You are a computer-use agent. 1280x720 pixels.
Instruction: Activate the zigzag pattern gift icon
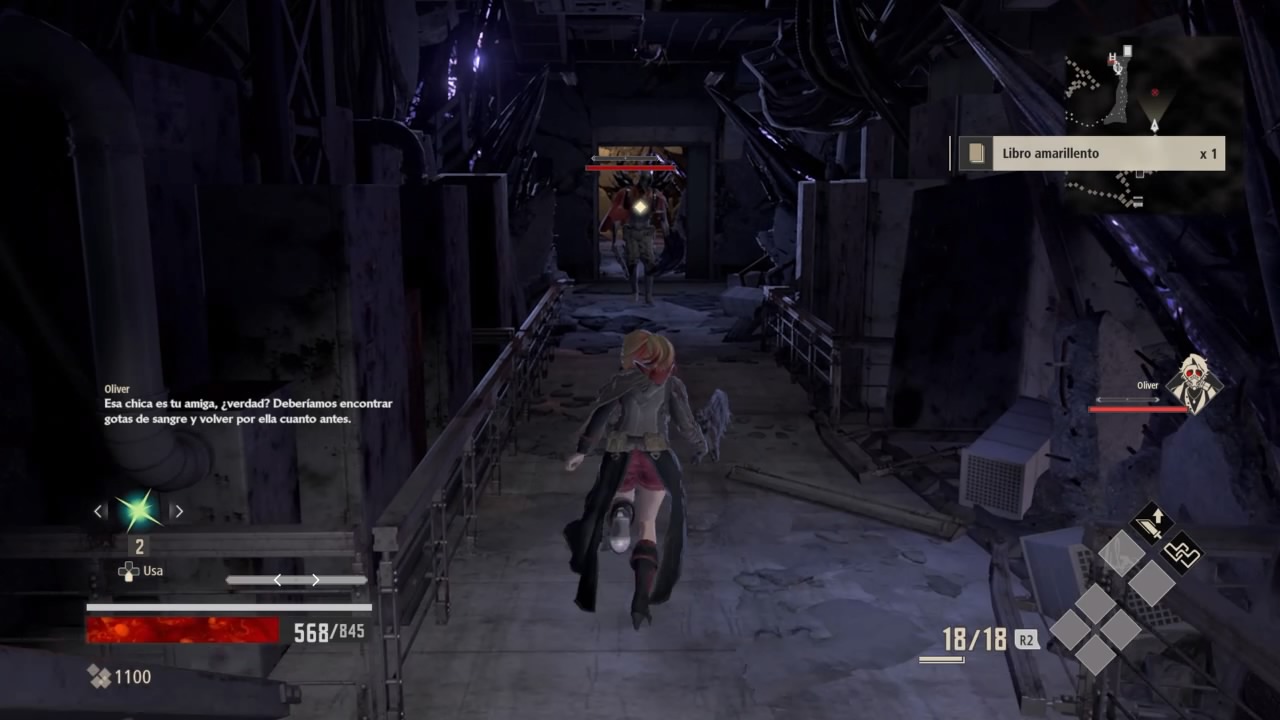[1181, 553]
